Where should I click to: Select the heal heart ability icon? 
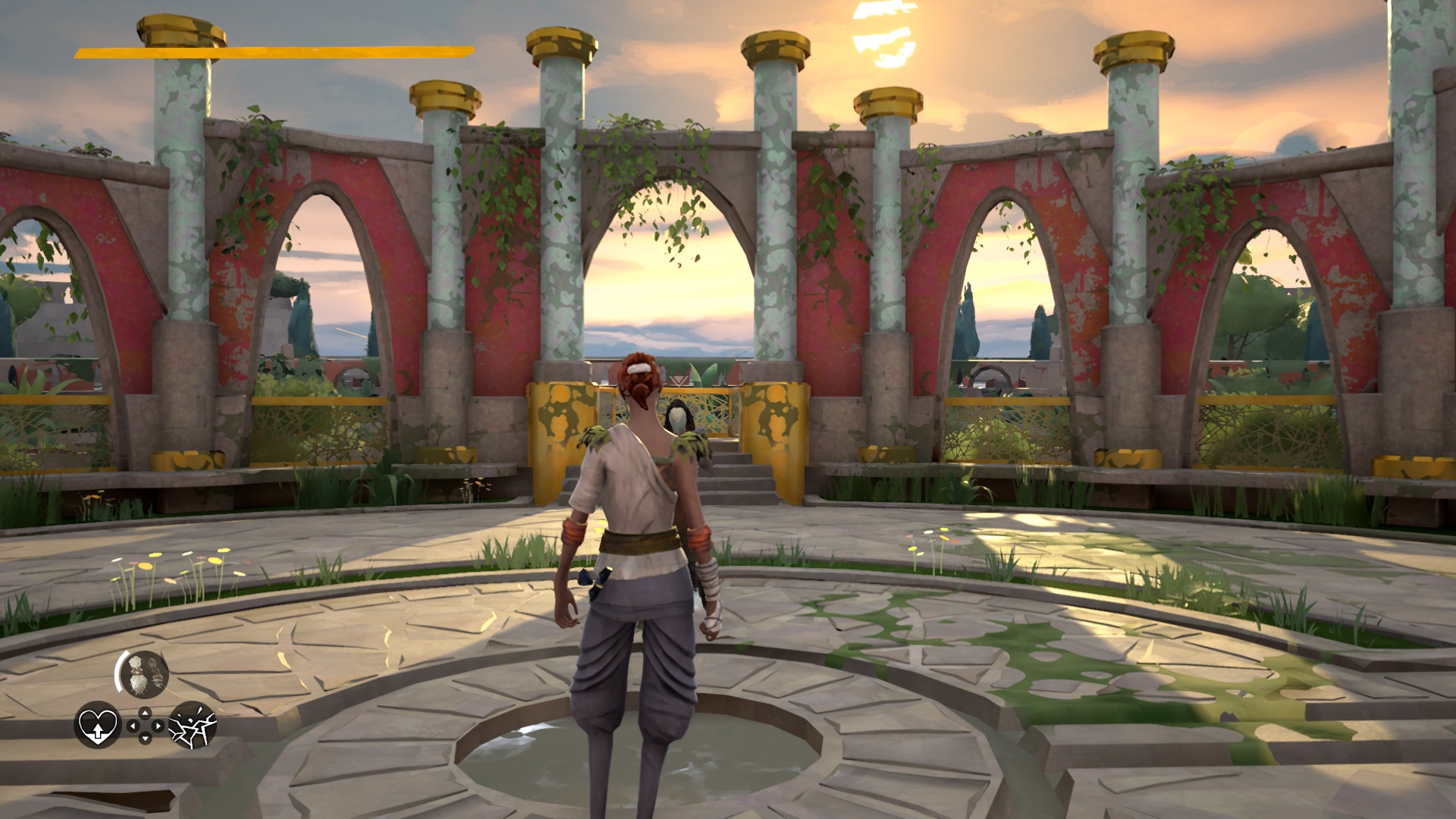click(98, 726)
